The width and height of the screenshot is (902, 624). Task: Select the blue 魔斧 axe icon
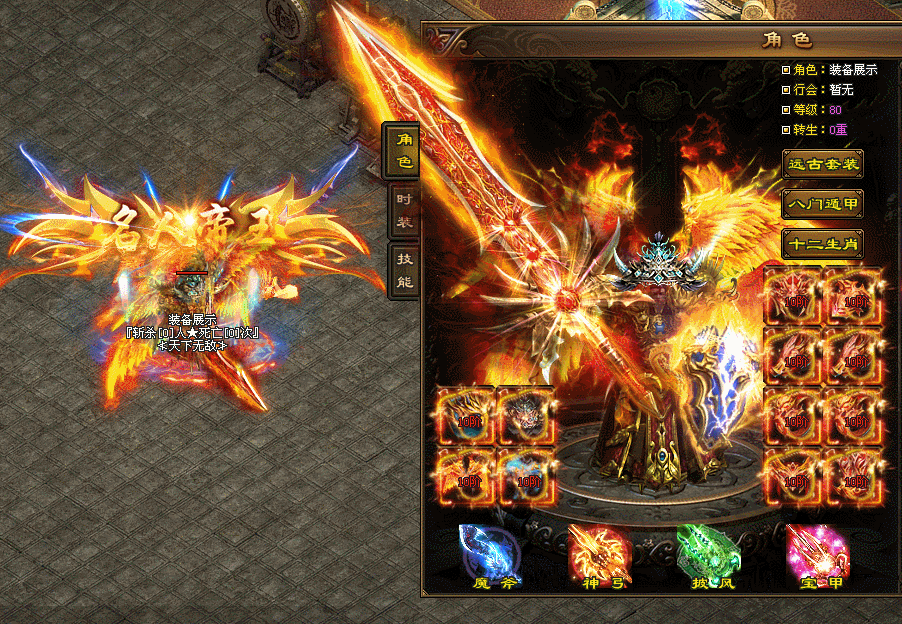(490, 551)
